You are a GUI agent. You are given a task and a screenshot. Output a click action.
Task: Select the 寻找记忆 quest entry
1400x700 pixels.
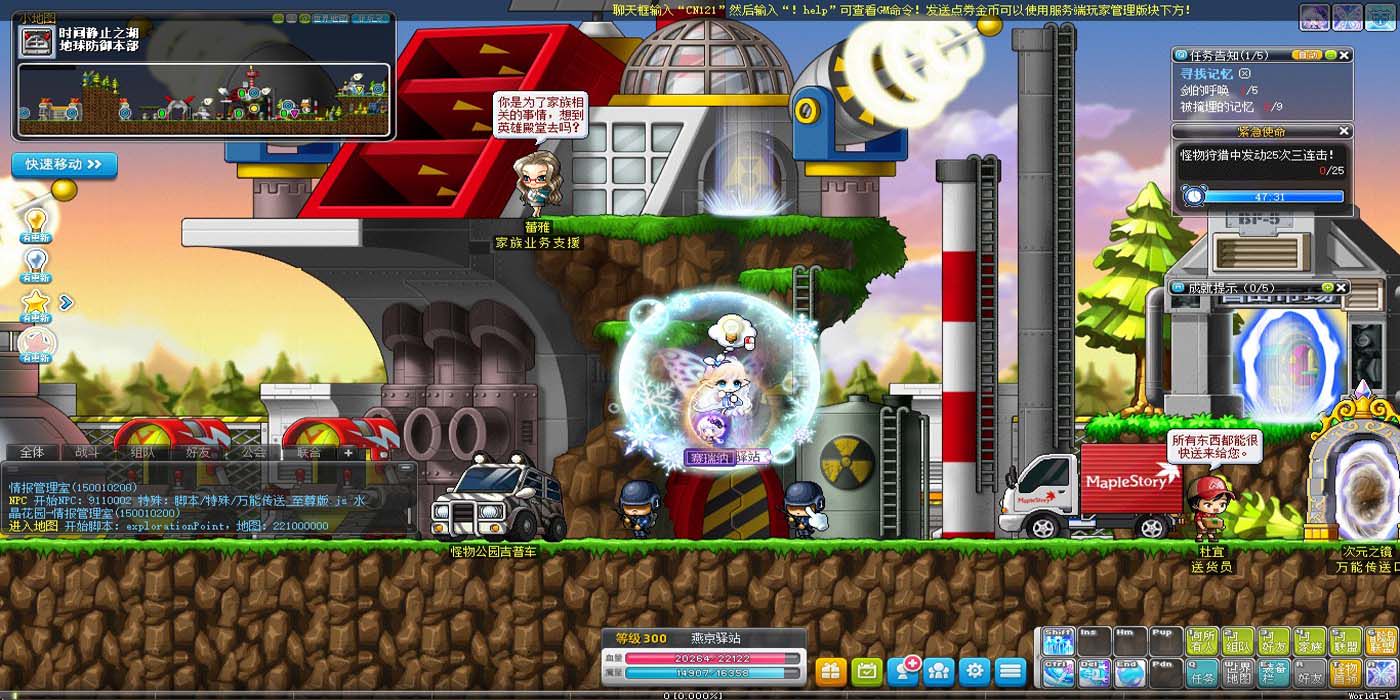coord(1207,74)
